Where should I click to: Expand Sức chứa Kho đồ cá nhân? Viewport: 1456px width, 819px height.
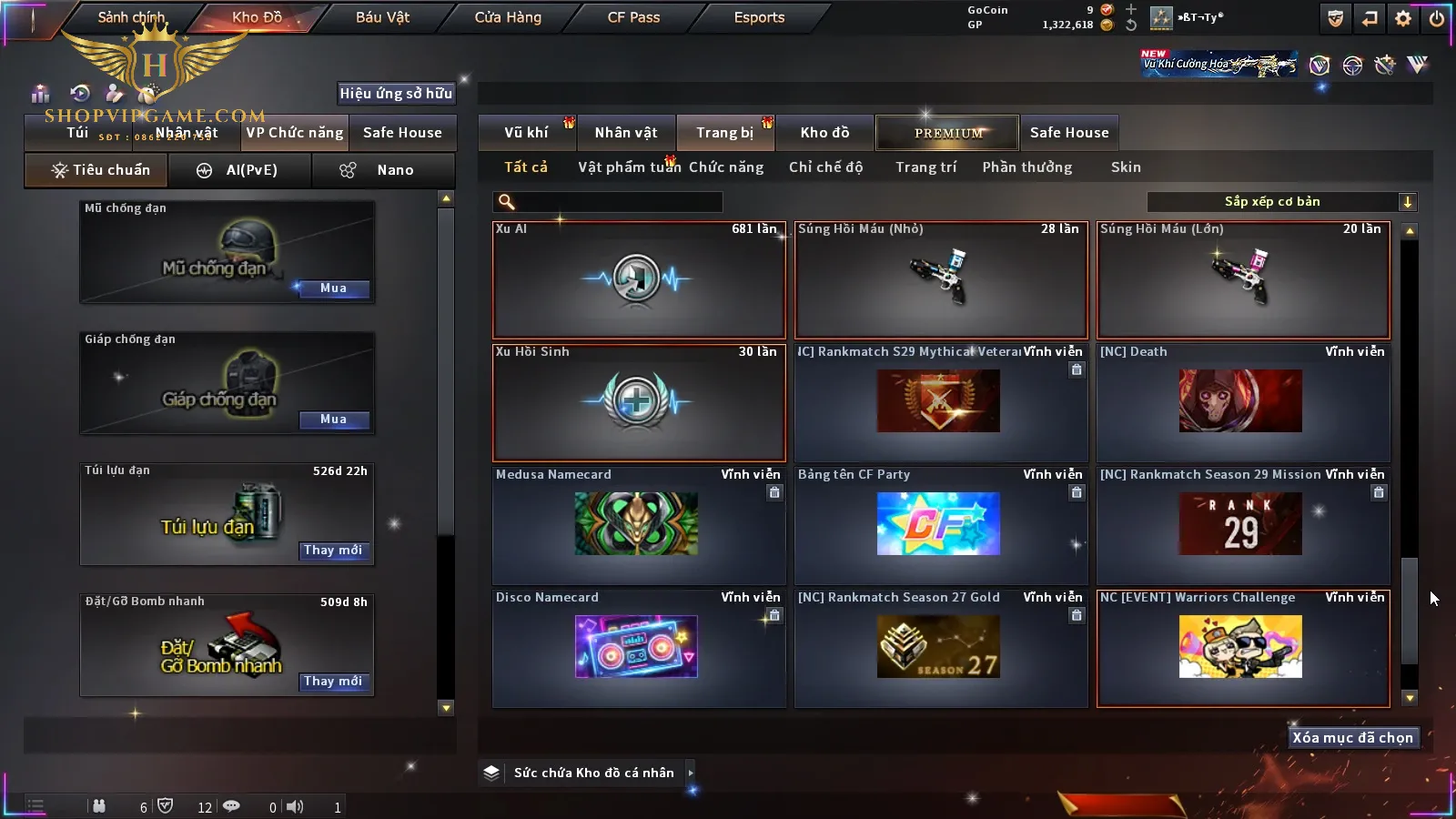[691, 773]
